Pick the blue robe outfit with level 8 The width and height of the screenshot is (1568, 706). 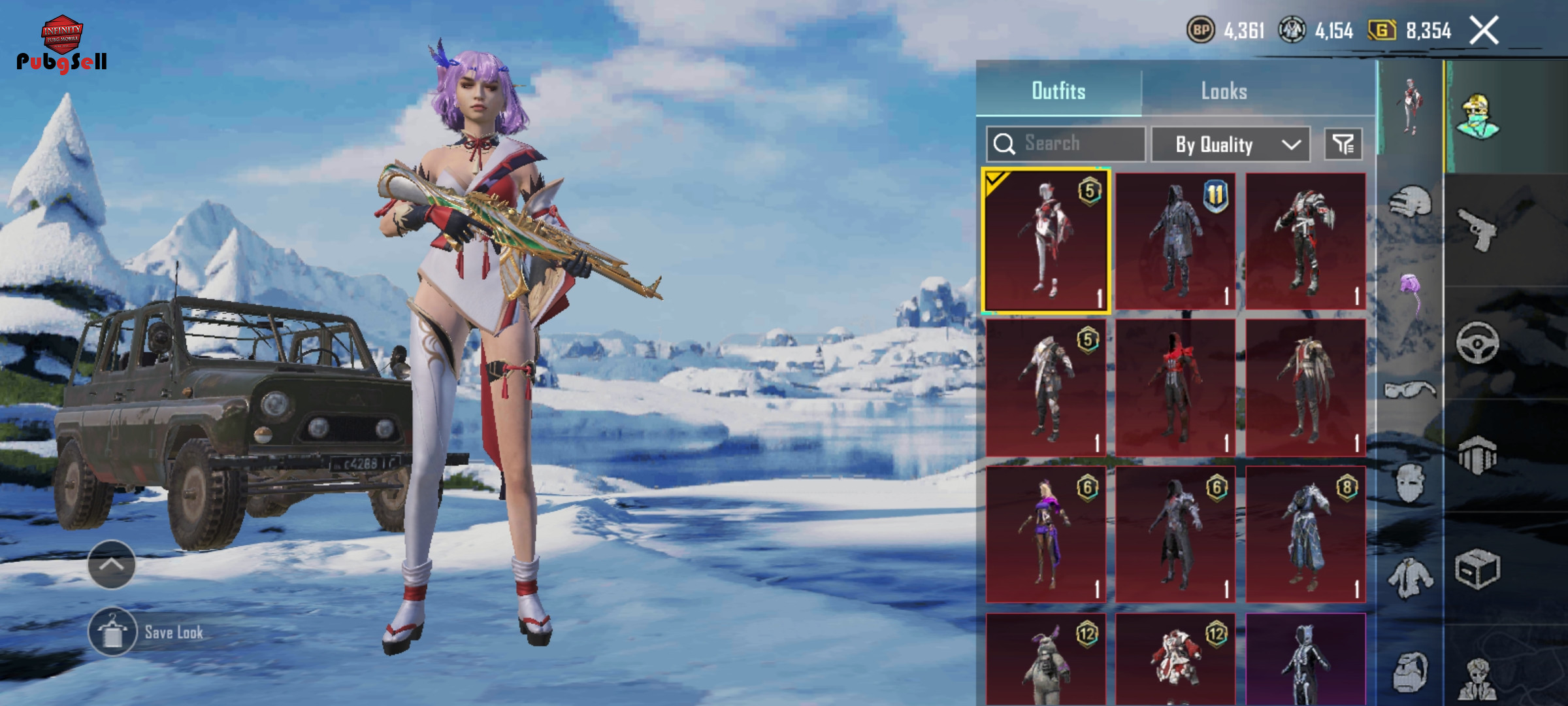click(1305, 534)
